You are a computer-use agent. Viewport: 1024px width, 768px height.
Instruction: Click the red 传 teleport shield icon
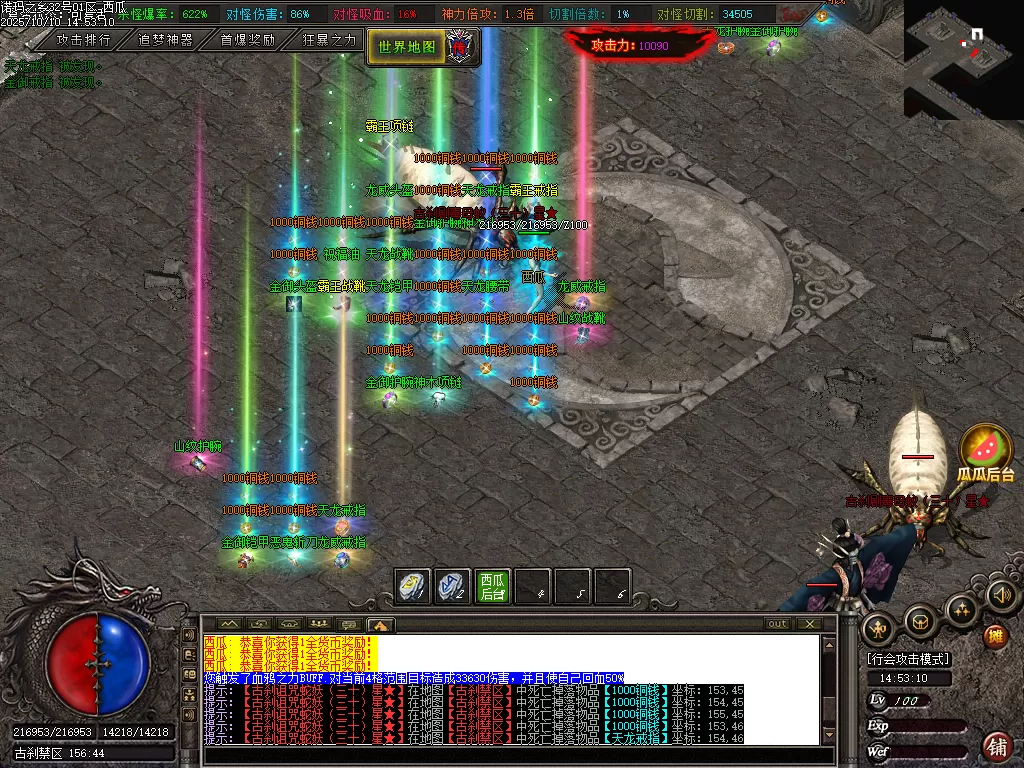(x=461, y=46)
